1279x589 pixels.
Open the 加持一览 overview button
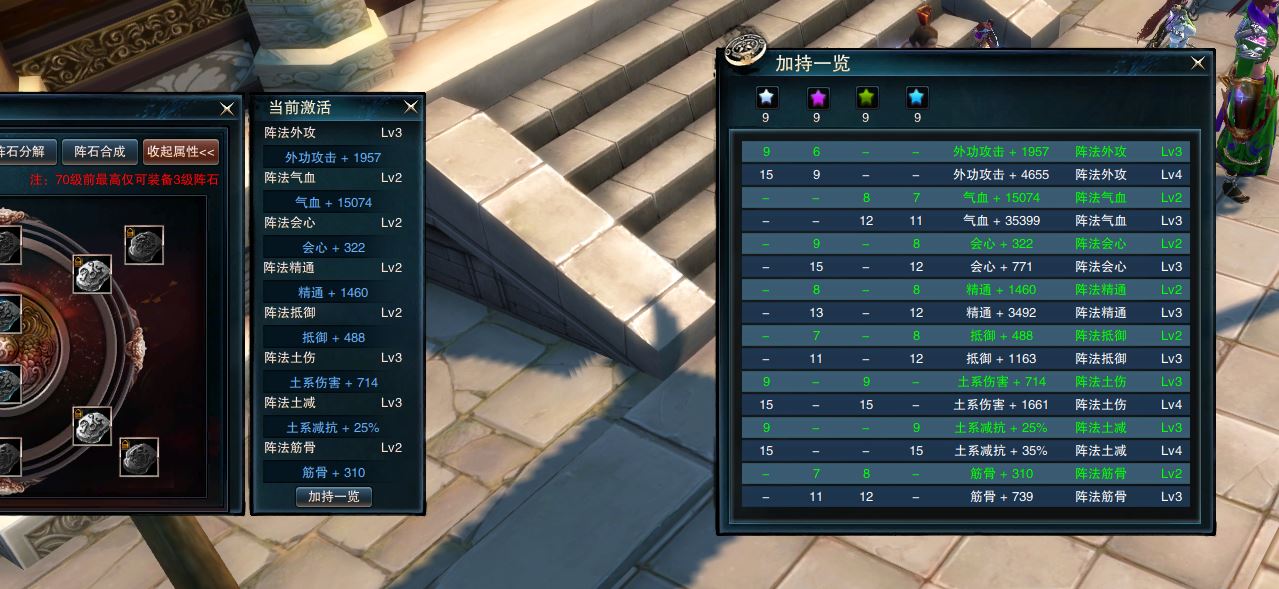click(x=334, y=497)
